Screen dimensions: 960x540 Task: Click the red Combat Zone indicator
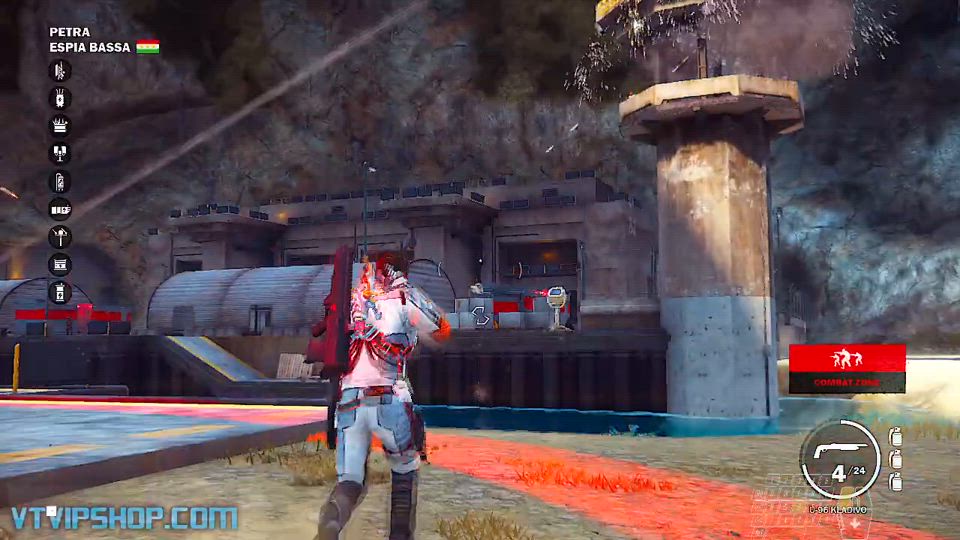click(847, 368)
